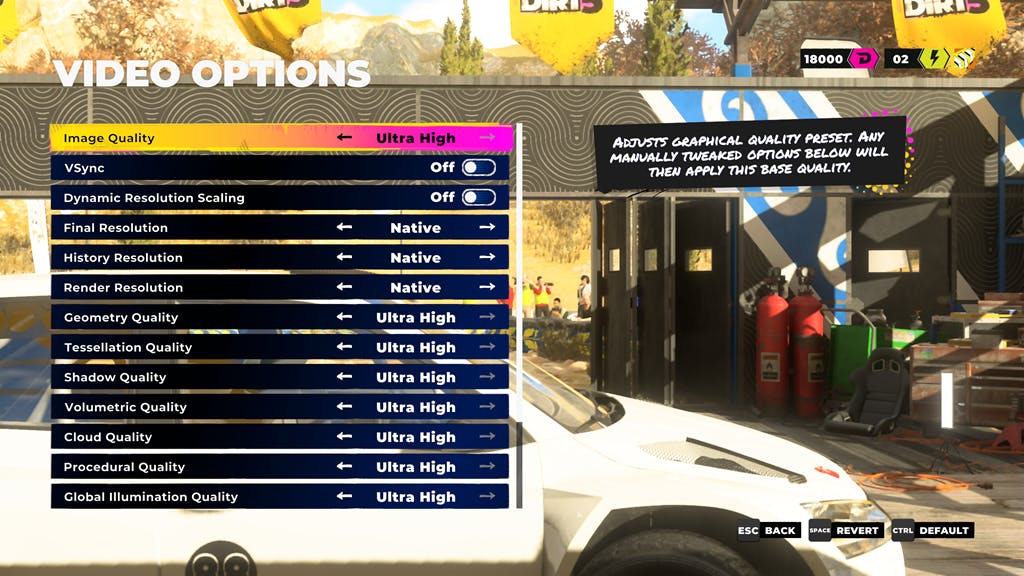Toggle the VSync switch

[x=478, y=168]
